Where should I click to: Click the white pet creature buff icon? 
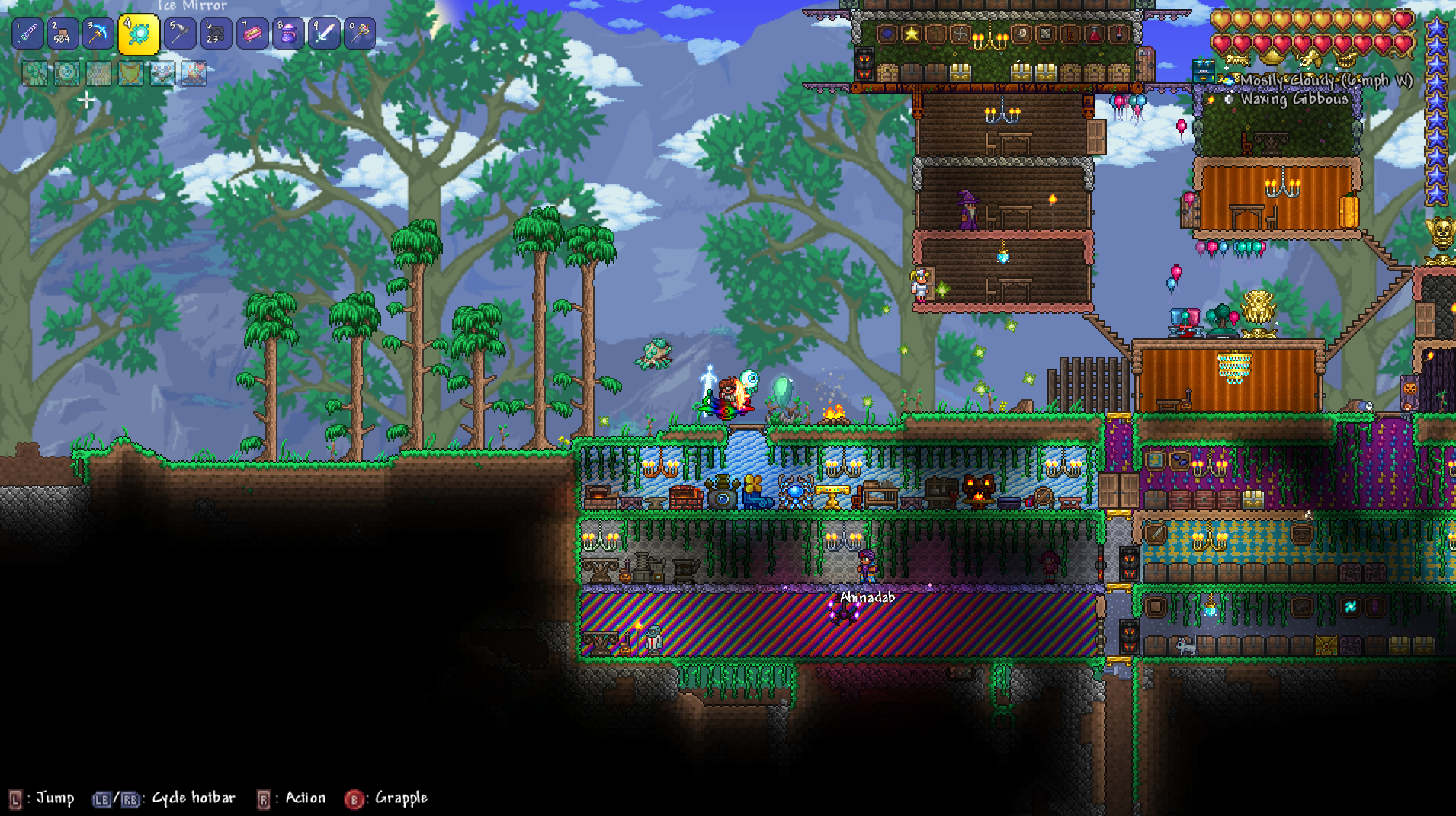[162, 73]
